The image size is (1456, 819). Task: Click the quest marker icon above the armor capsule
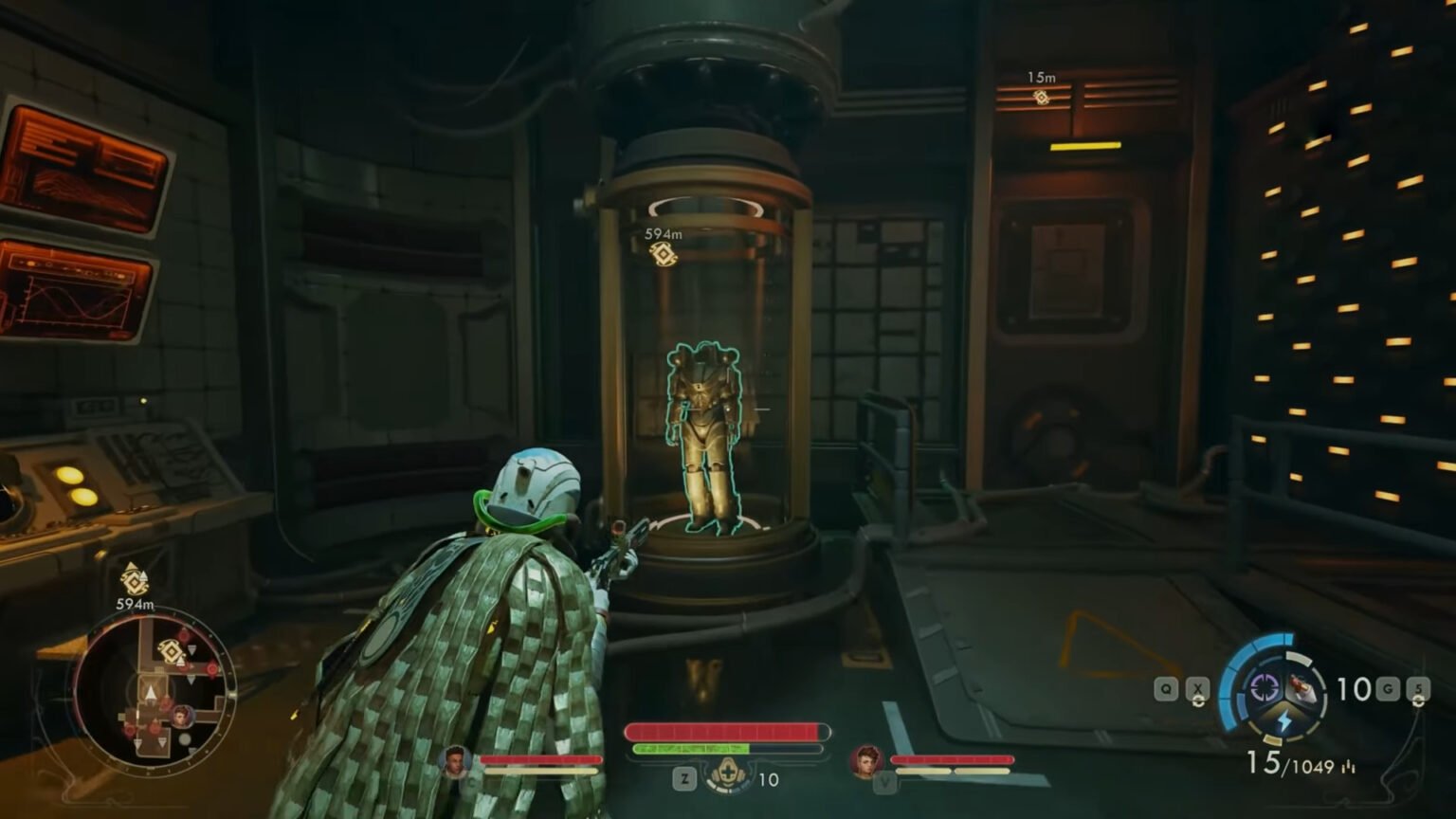(x=664, y=254)
